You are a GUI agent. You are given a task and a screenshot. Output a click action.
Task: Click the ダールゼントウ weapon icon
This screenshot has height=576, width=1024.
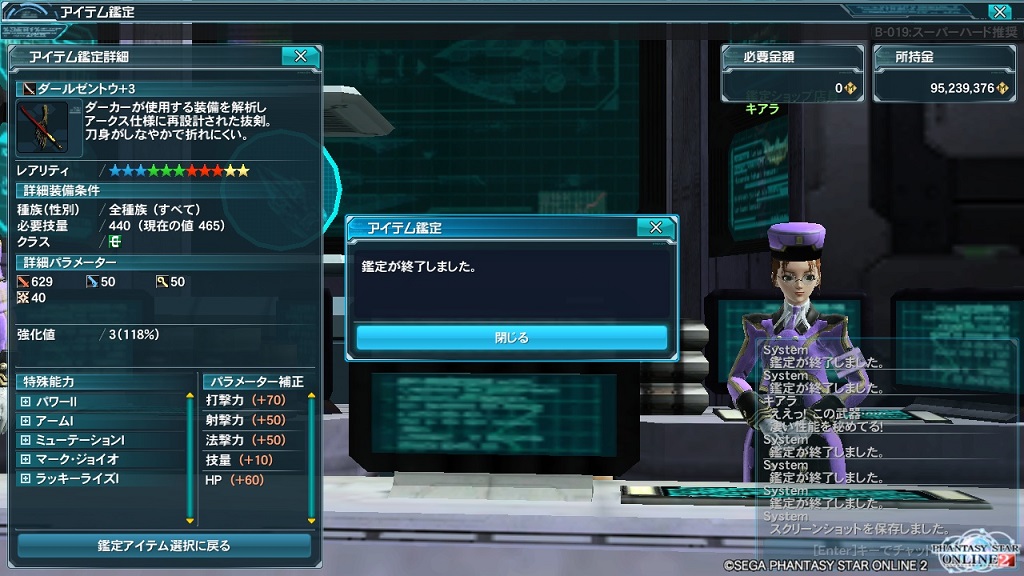pyautogui.click(x=42, y=127)
